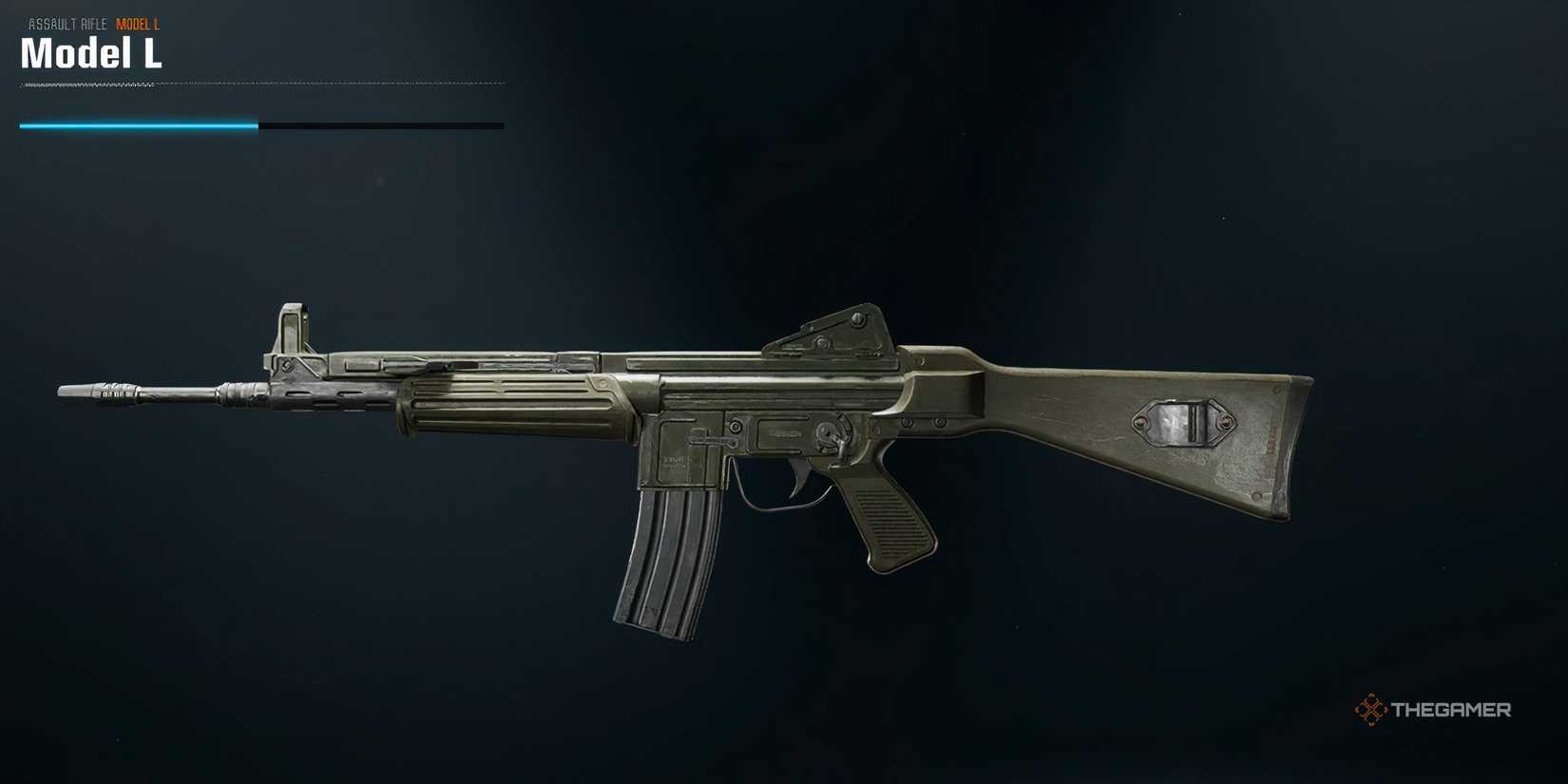
Task: Expand the dotted divider under the title
Action: 261,85
